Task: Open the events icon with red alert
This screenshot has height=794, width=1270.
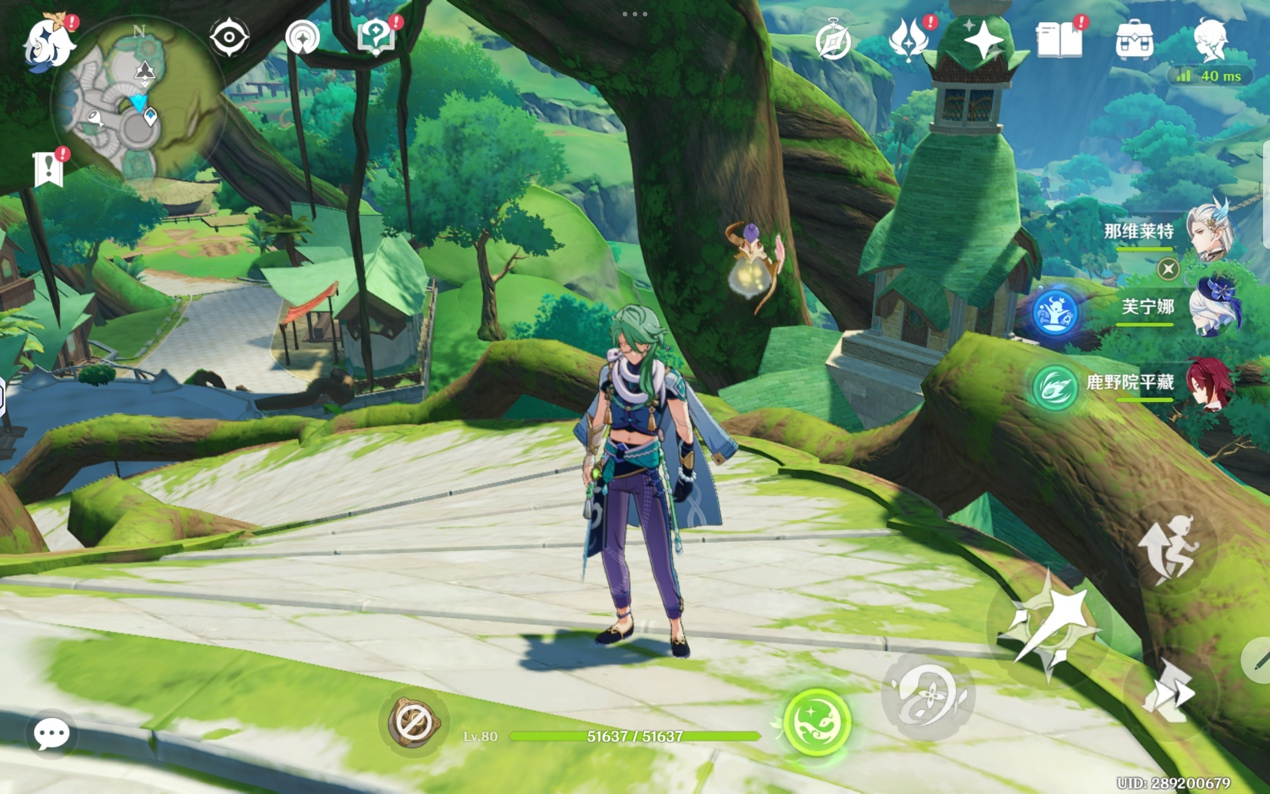Action: coord(909,41)
